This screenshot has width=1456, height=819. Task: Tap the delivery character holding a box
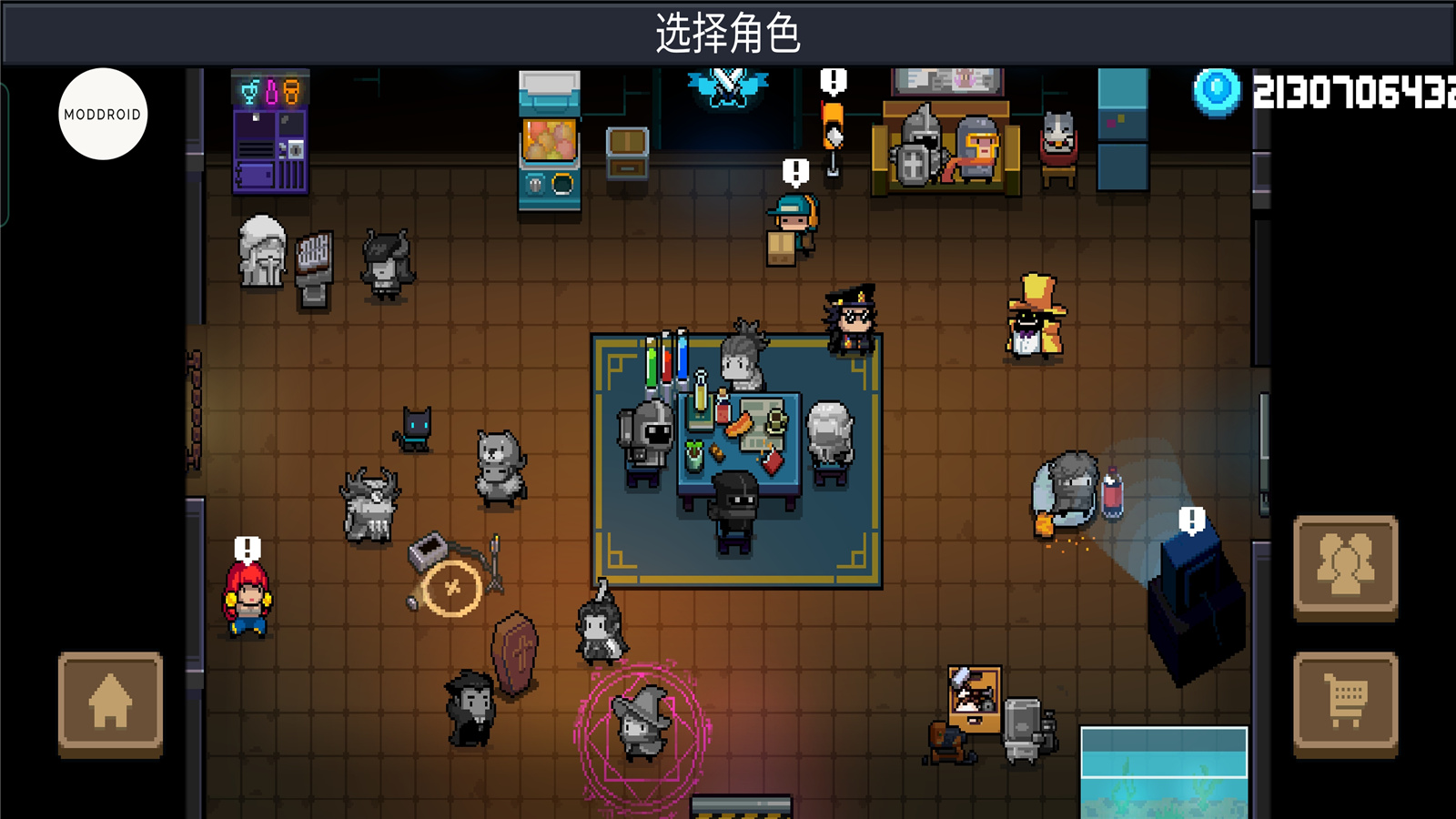click(x=788, y=223)
